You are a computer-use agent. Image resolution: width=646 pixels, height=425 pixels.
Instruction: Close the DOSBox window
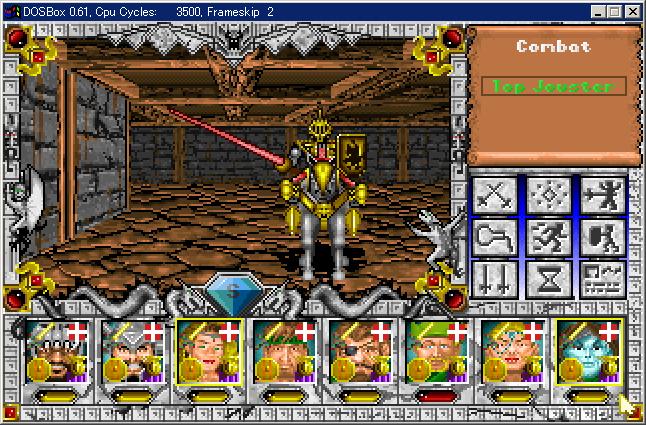click(x=634, y=11)
